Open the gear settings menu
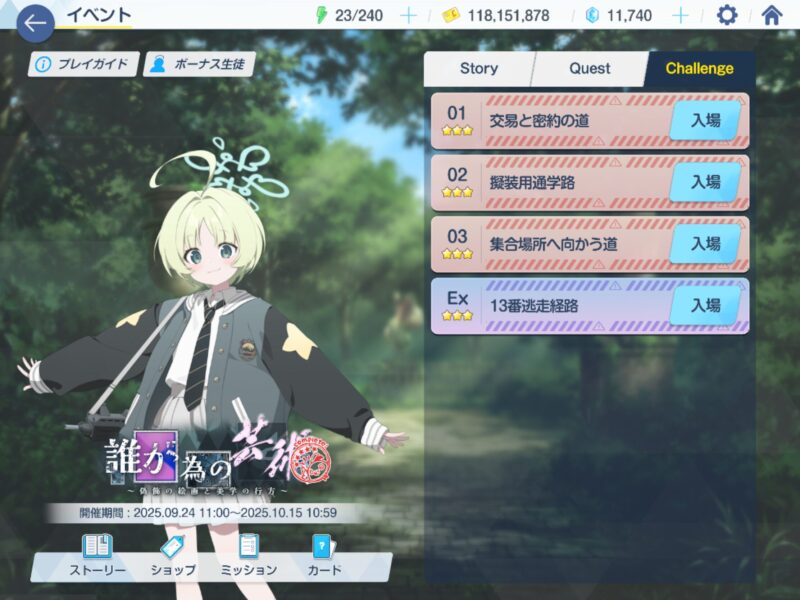 (727, 16)
